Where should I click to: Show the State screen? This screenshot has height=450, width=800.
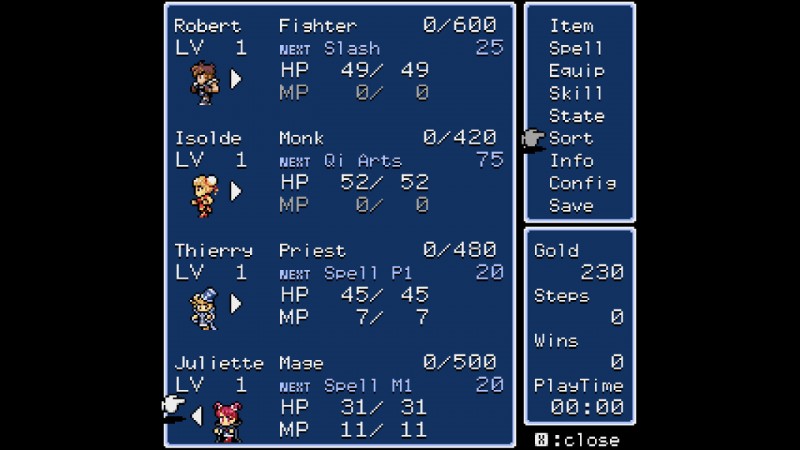(x=576, y=116)
